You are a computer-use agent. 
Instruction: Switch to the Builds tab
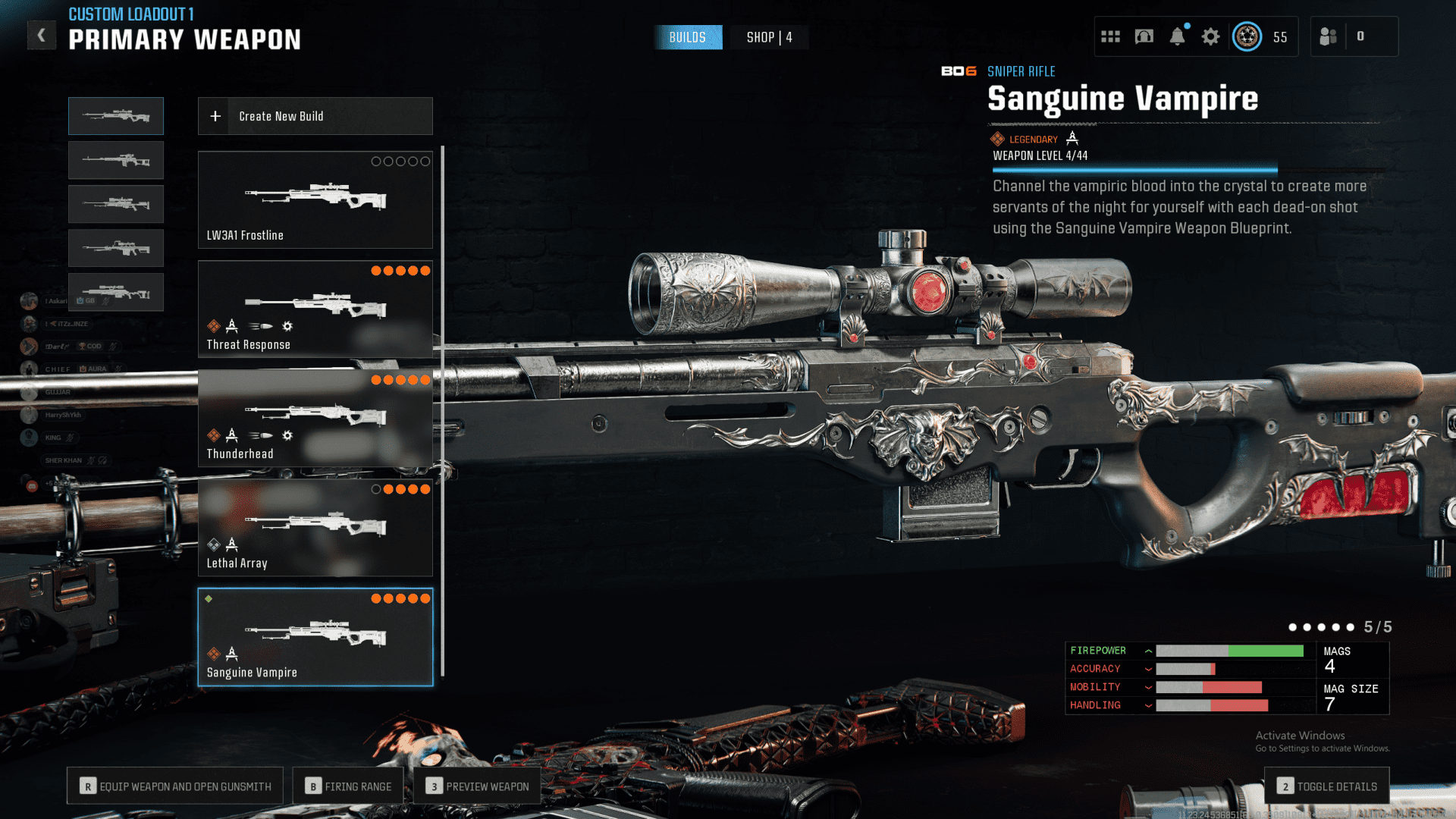[687, 37]
